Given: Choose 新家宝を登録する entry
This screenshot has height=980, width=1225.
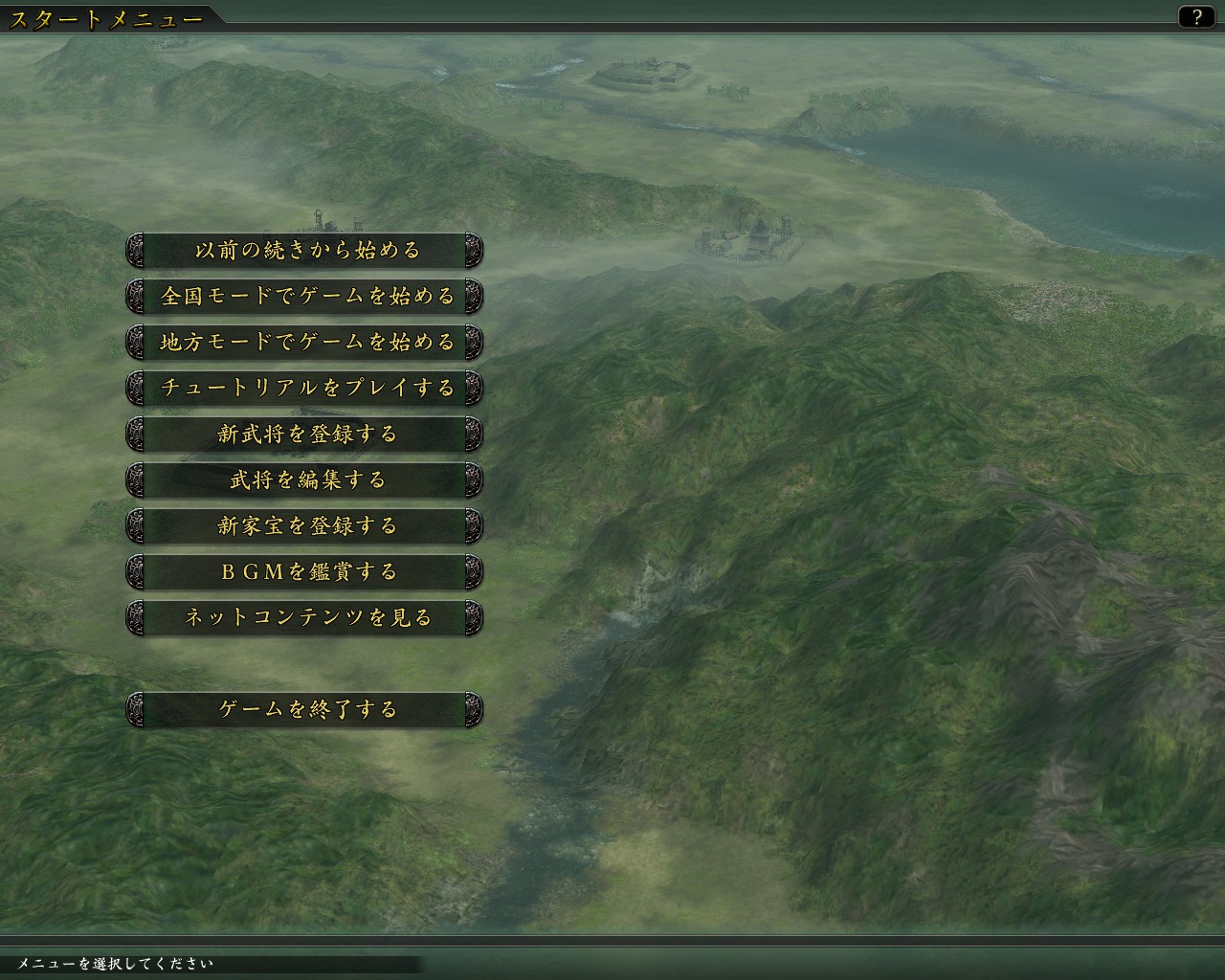Looking at the screenshot, I should click(304, 526).
